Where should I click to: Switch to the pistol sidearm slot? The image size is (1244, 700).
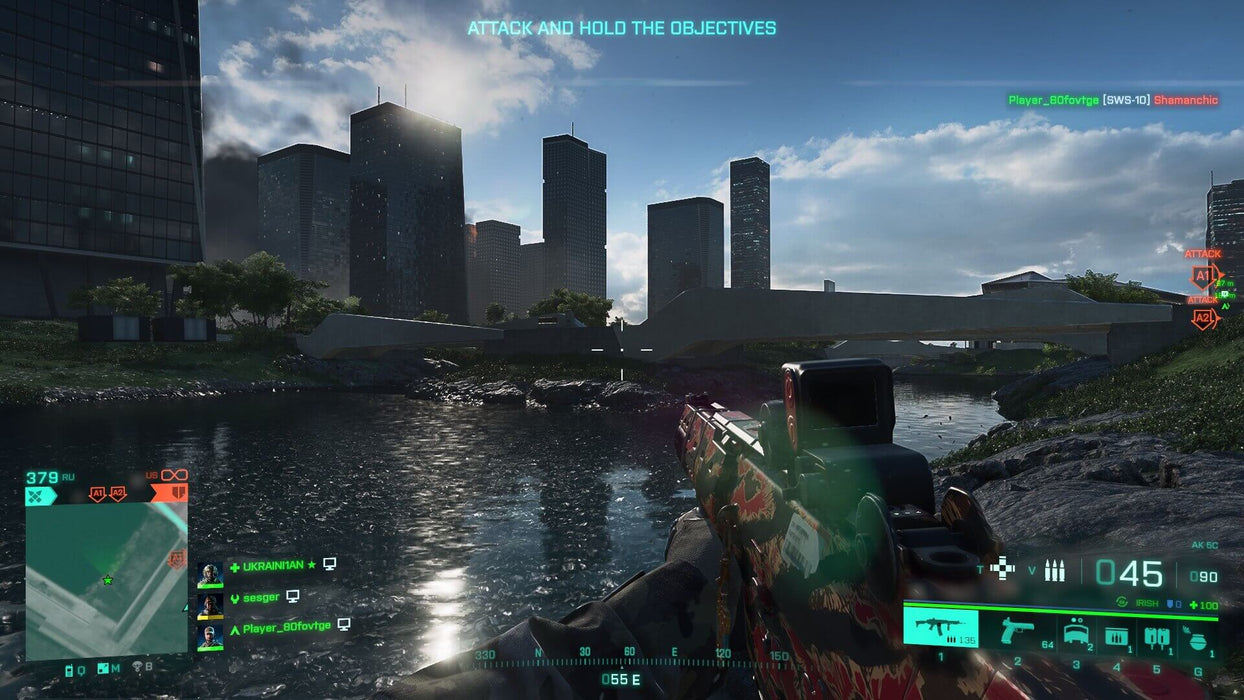pyautogui.click(x=1018, y=630)
